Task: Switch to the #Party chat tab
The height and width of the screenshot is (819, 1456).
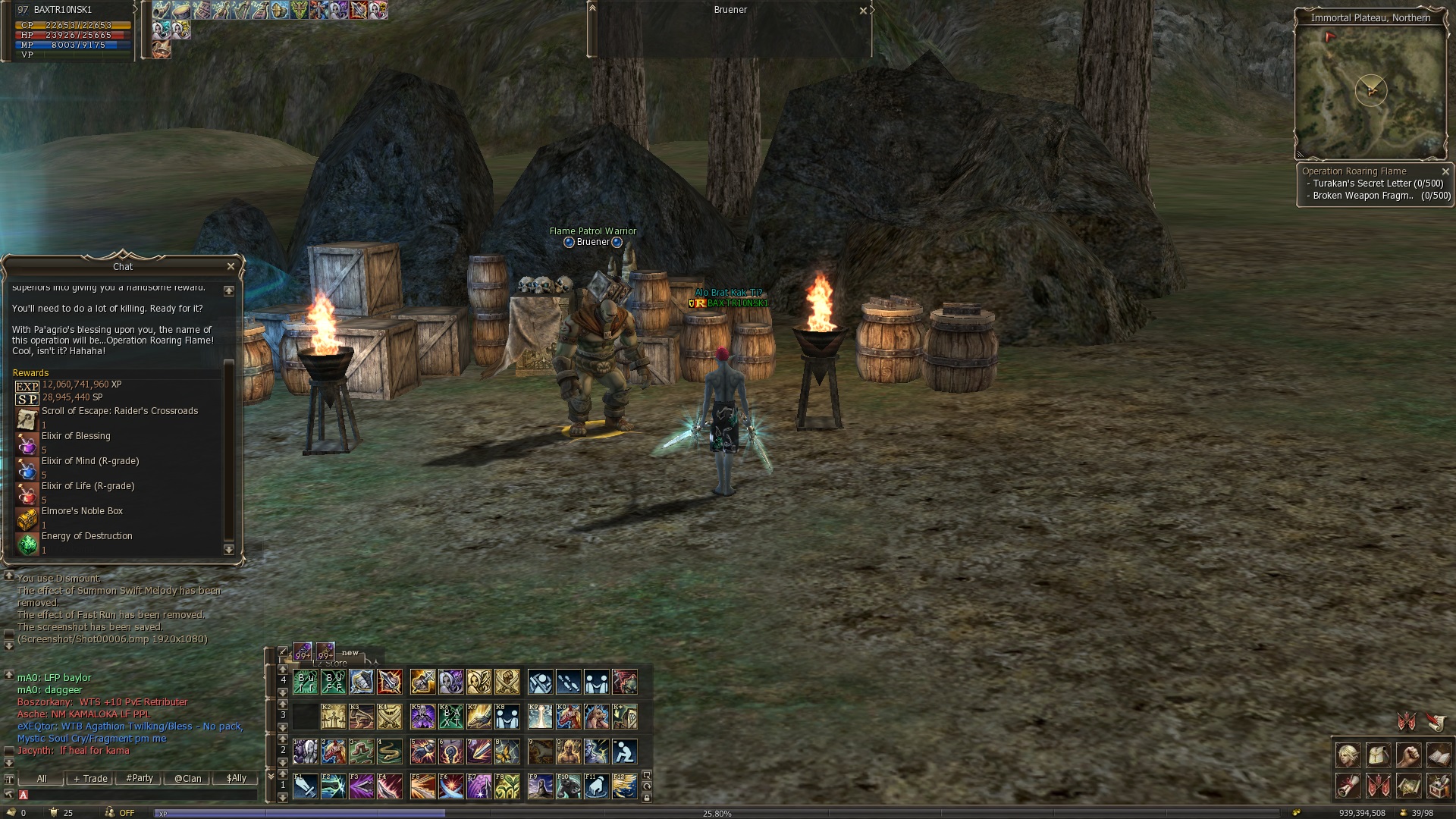Action: (140, 779)
